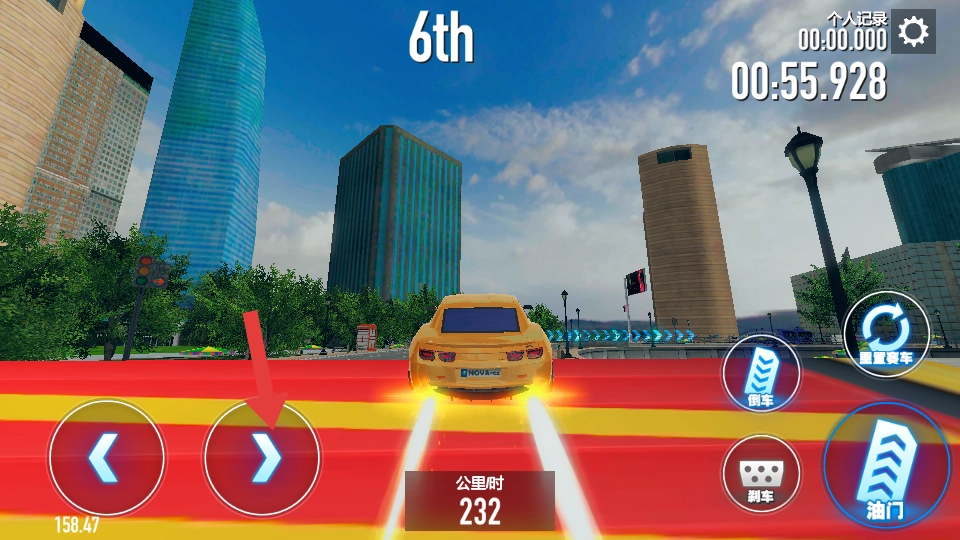Steer right with the right arrow button
This screenshot has height=540, width=960.
(x=262, y=458)
